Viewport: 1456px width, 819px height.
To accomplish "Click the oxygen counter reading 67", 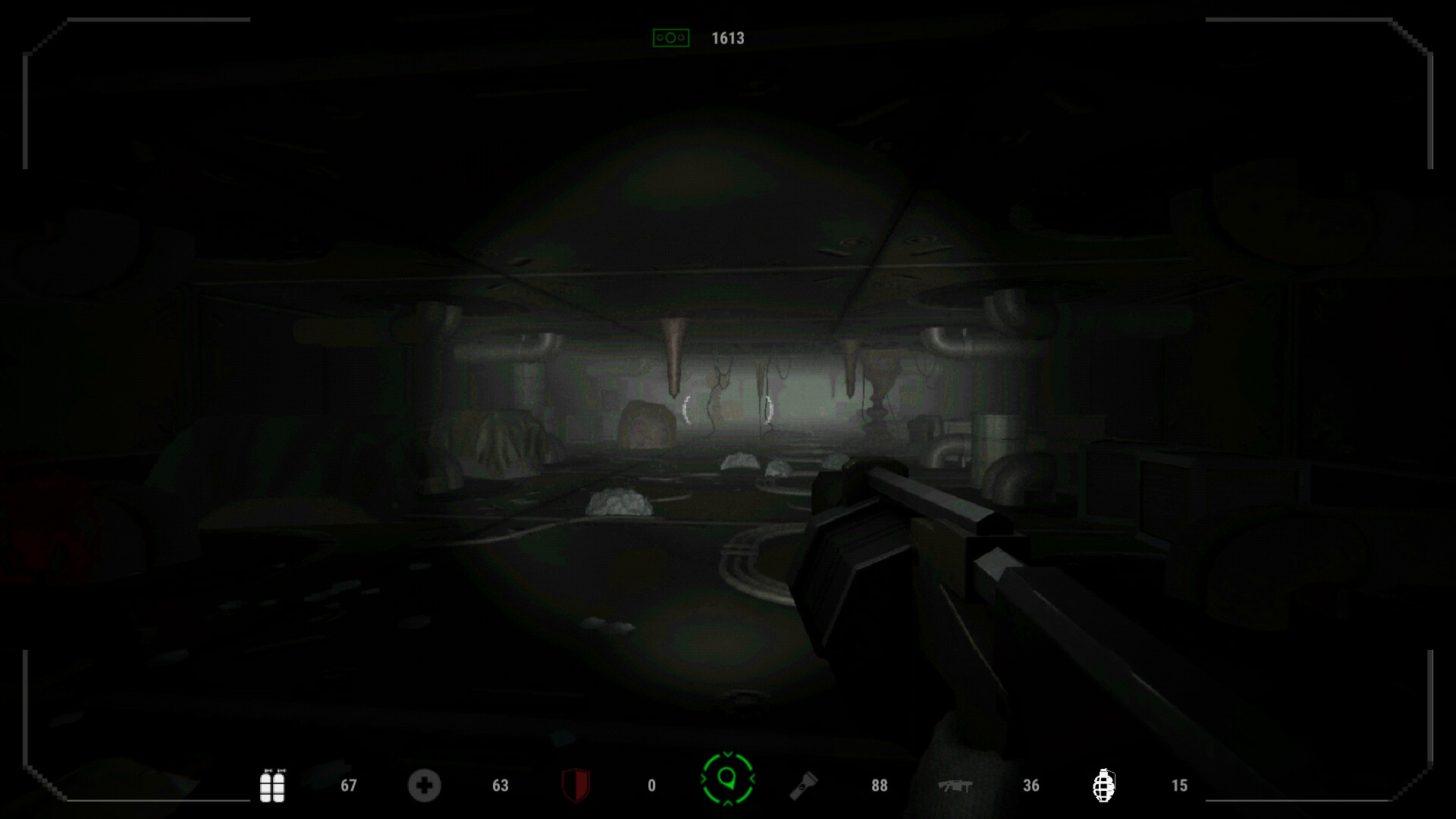I will tap(348, 786).
